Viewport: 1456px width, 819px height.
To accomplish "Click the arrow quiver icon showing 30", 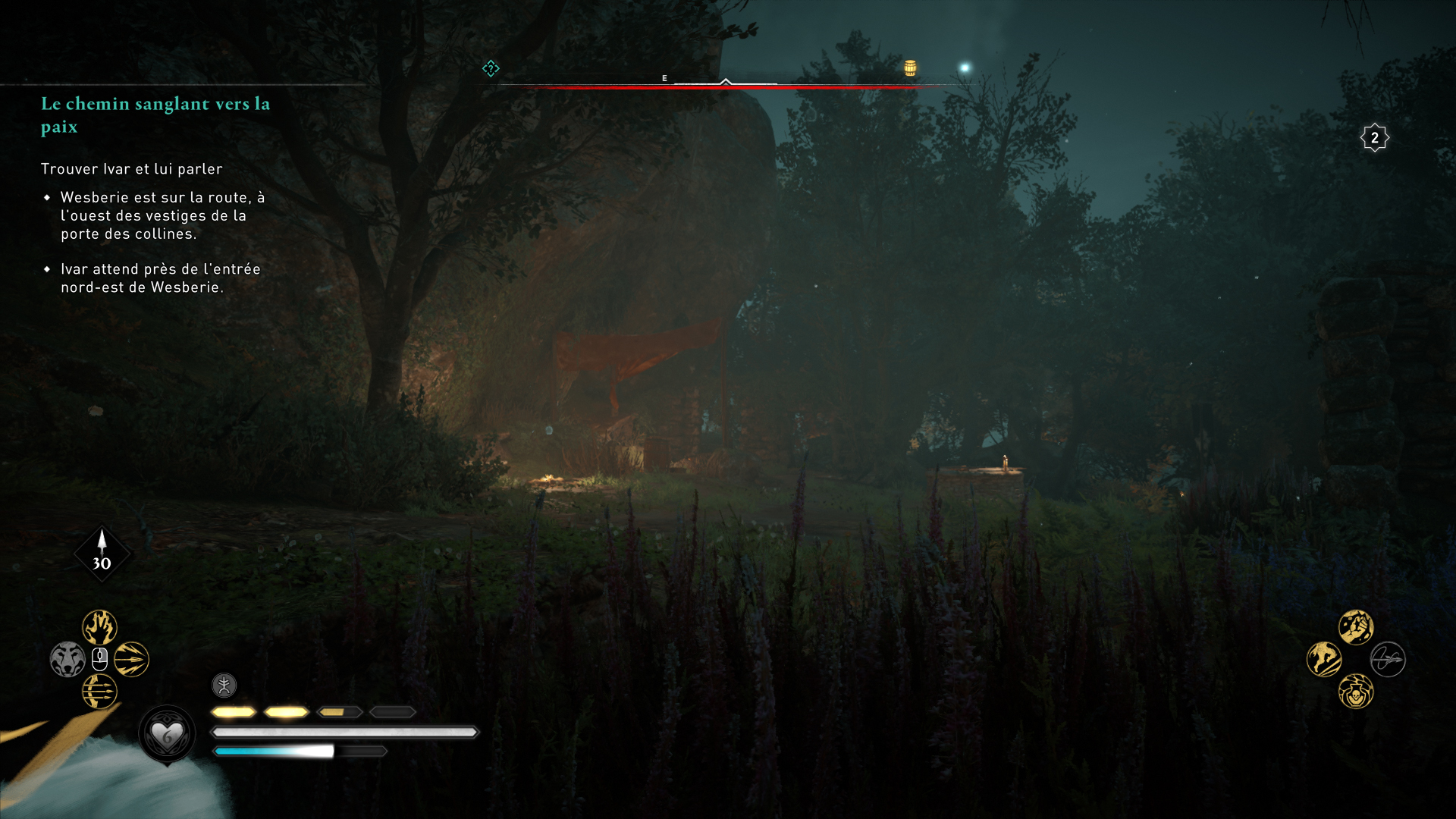I will coord(102,554).
